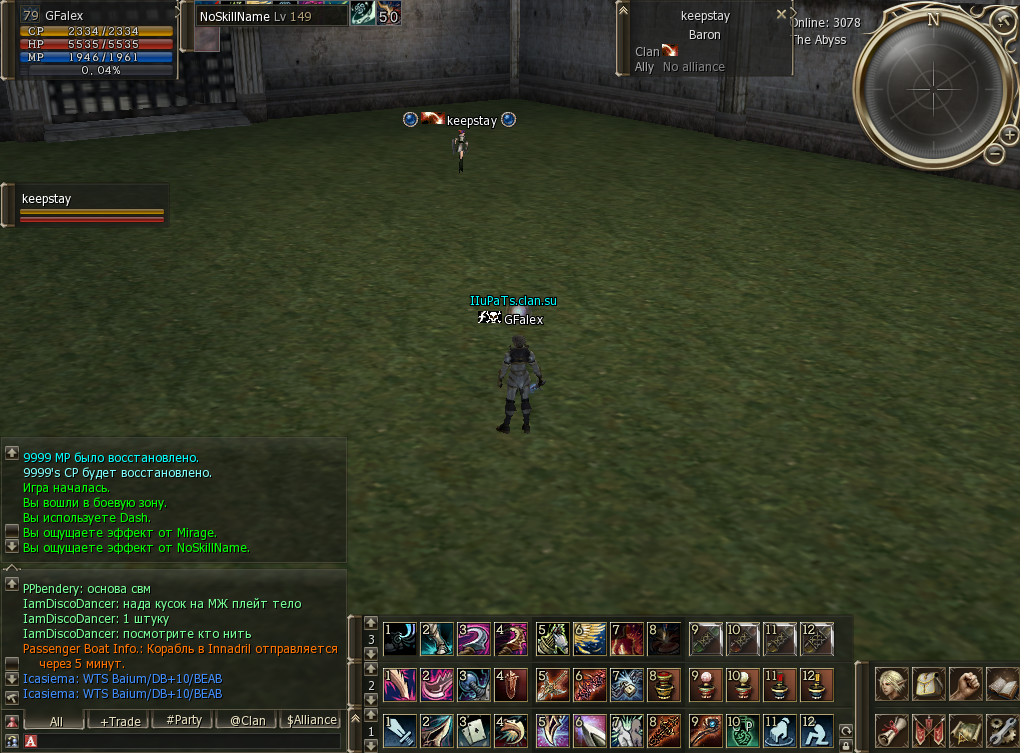This screenshot has width=1024, height=753.
Task: Open the skills book icon
Action: (1001, 685)
